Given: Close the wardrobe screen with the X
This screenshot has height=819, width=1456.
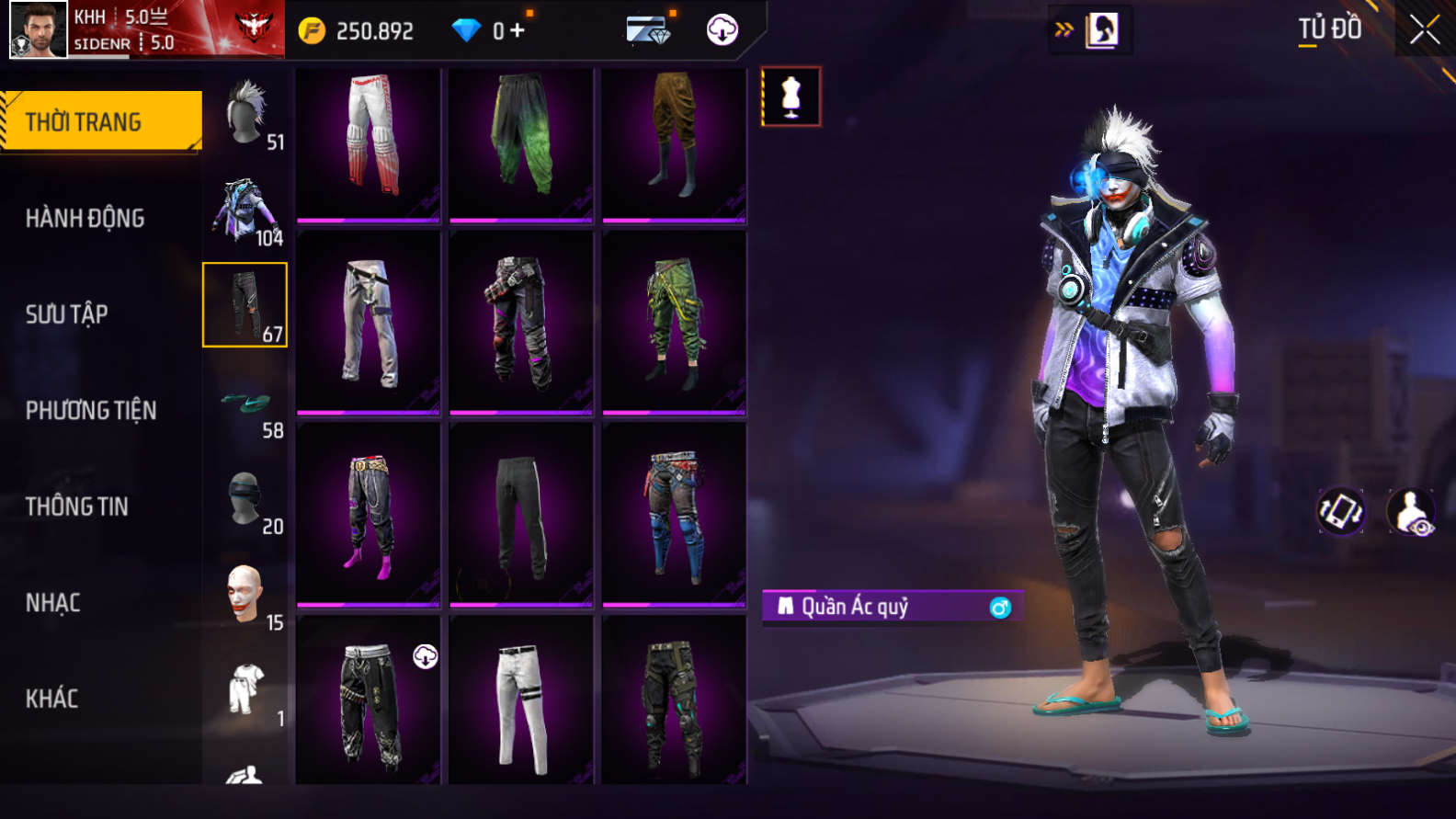Looking at the screenshot, I should click(1424, 29).
